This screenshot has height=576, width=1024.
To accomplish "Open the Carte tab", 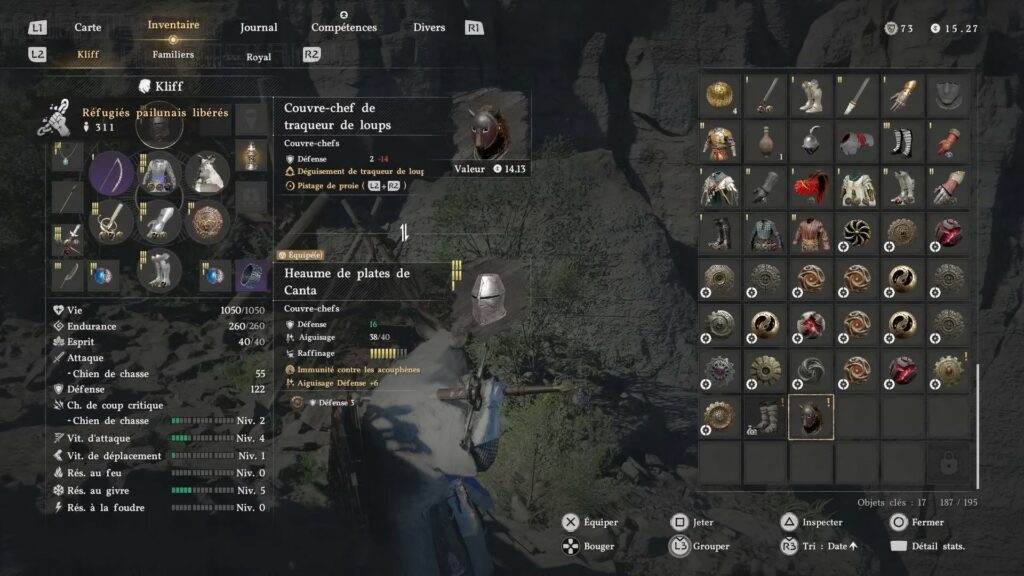I will [88, 27].
